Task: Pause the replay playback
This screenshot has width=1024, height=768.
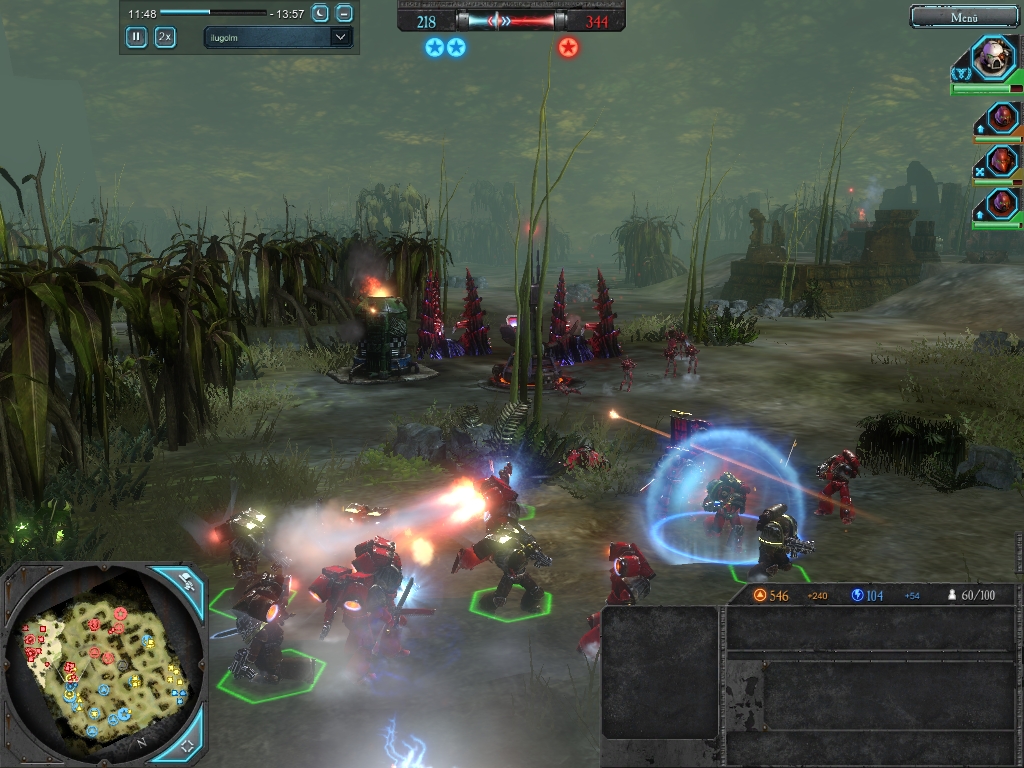Action: point(136,37)
